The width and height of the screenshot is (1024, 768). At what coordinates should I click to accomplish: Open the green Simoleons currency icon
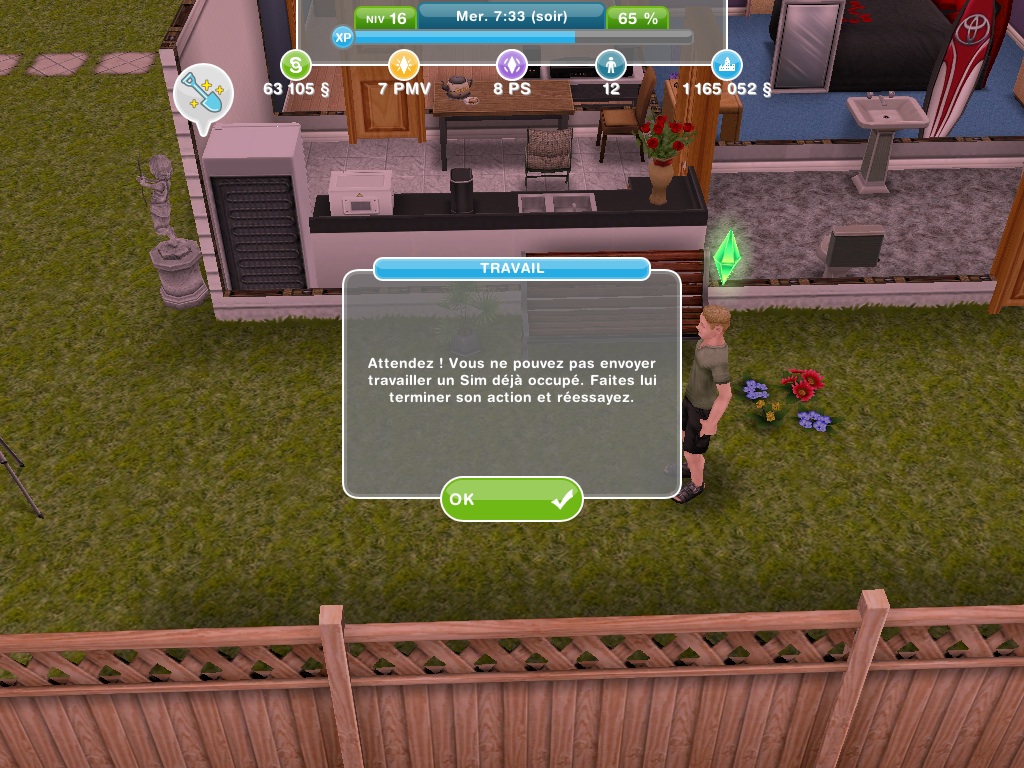(296, 66)
